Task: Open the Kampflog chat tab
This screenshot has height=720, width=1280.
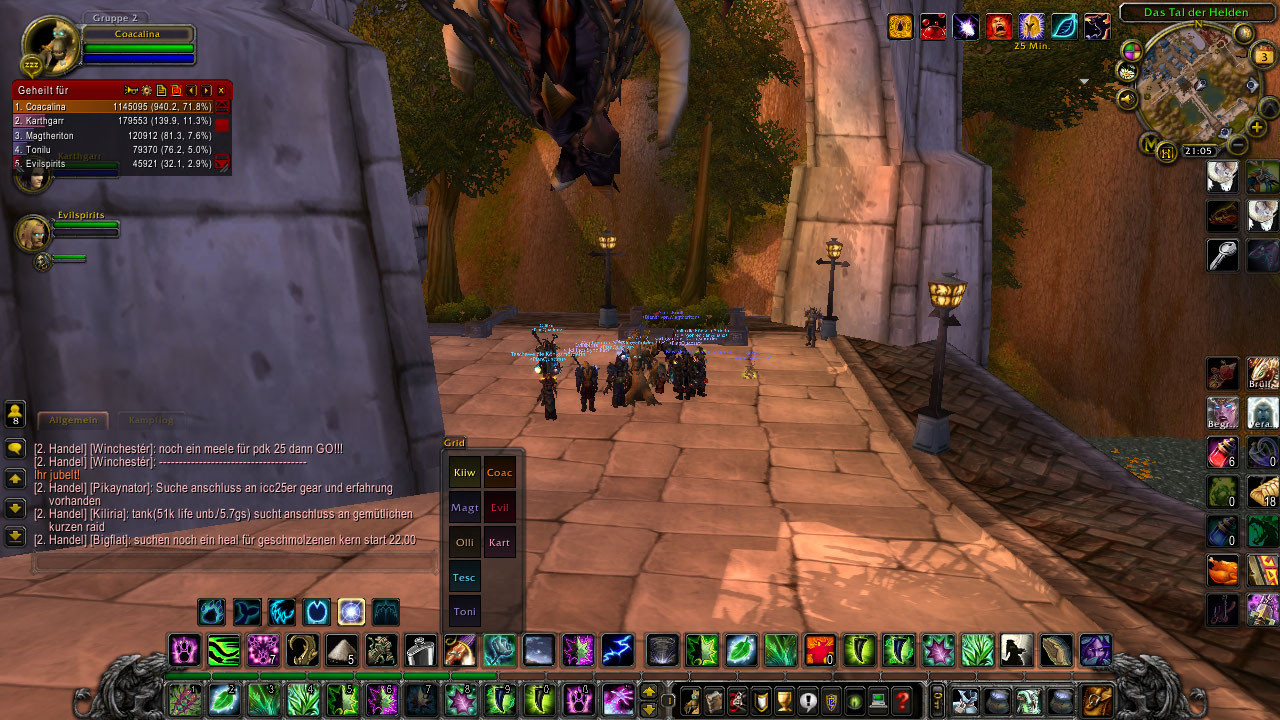Action: [150, 420]
